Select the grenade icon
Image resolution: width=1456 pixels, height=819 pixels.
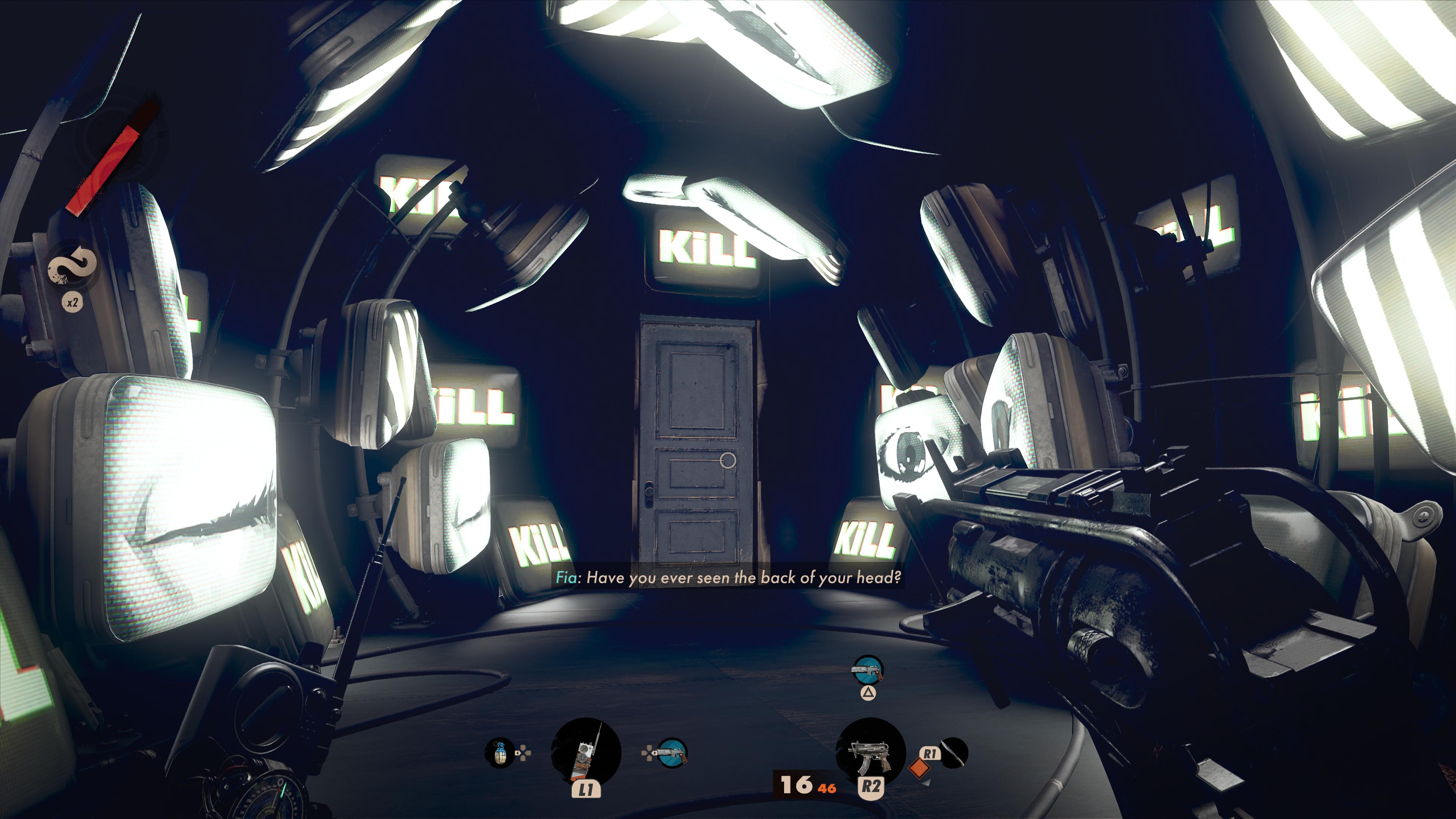499,753
